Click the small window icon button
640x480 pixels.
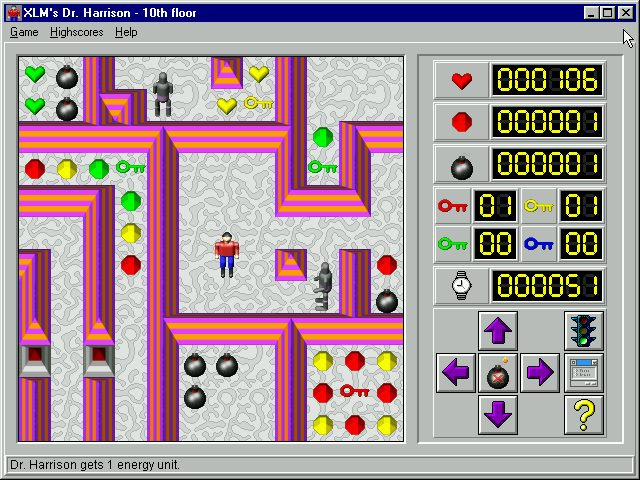pyautogui.click(x=583, y=373)
